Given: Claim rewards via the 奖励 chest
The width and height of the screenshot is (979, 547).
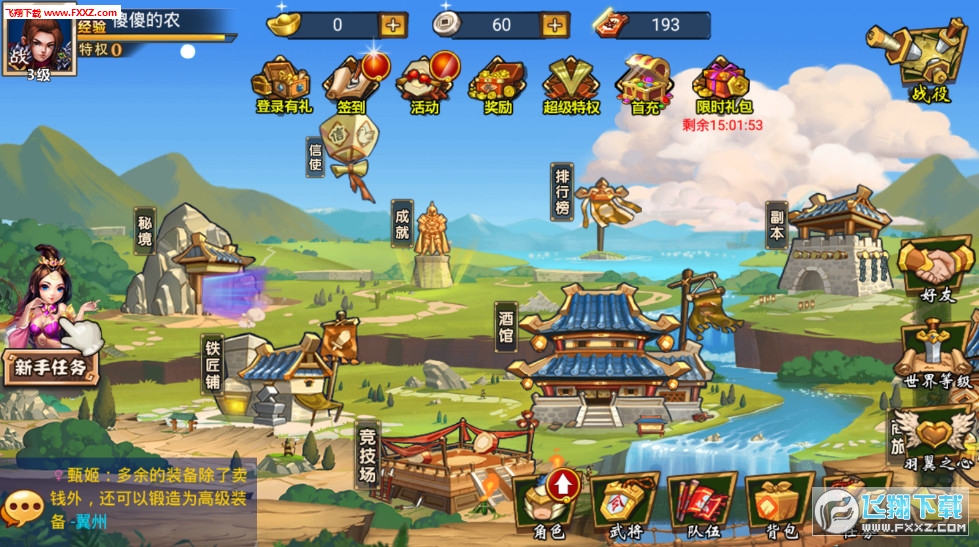Looking at the screenshot, I should [497, 80].
